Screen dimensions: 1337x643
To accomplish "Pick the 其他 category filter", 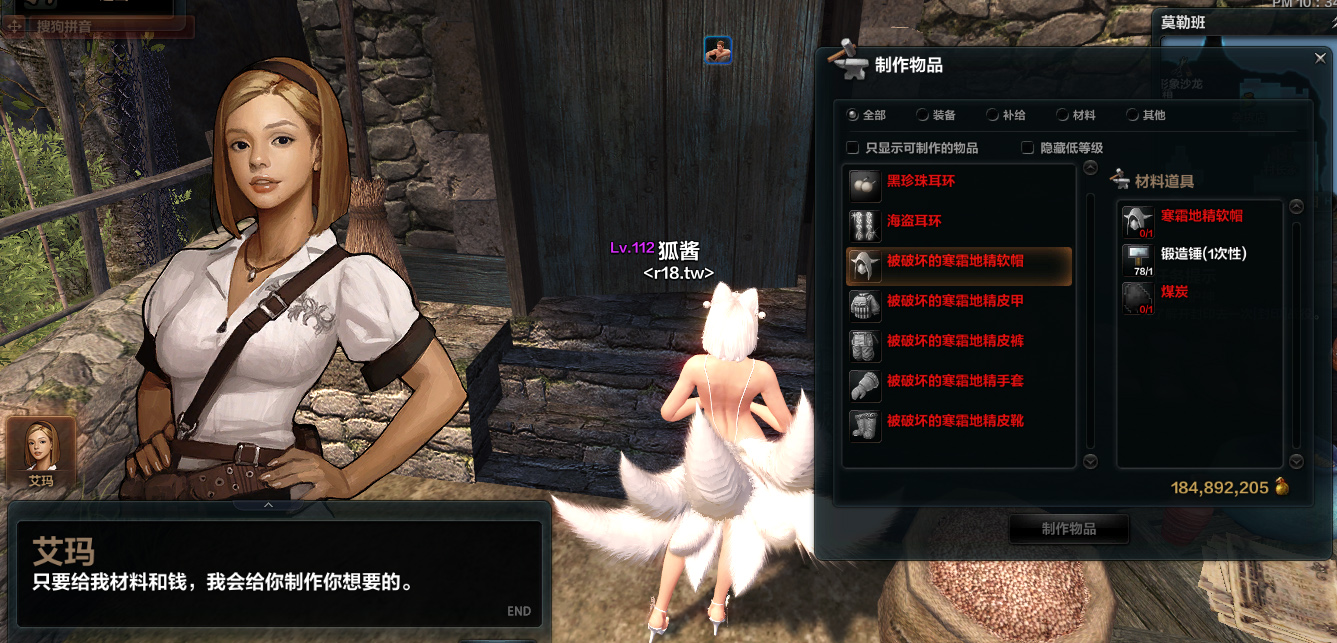I will coord(1133,115).
